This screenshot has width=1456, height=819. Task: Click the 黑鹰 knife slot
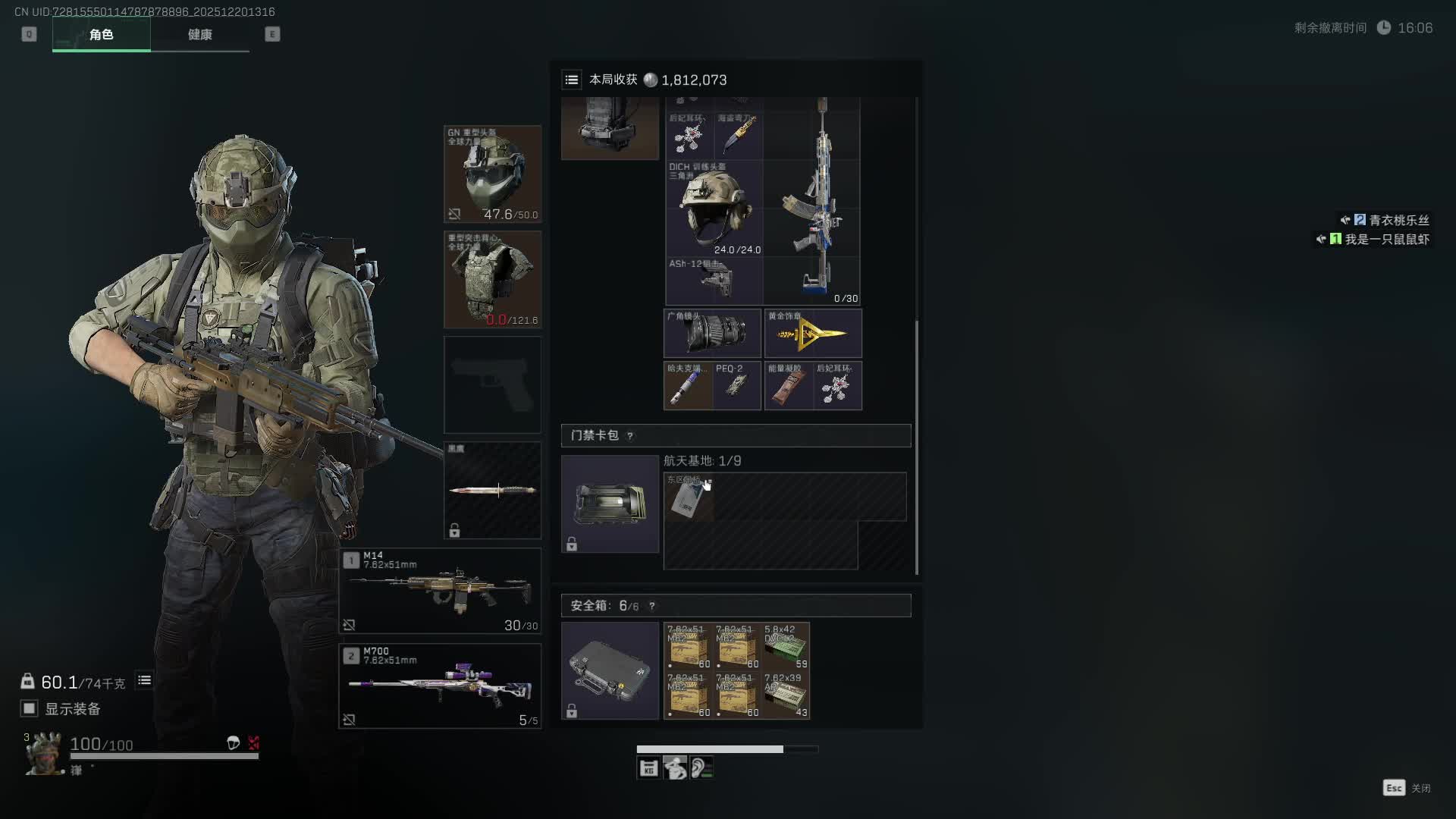tap(492, 490)
